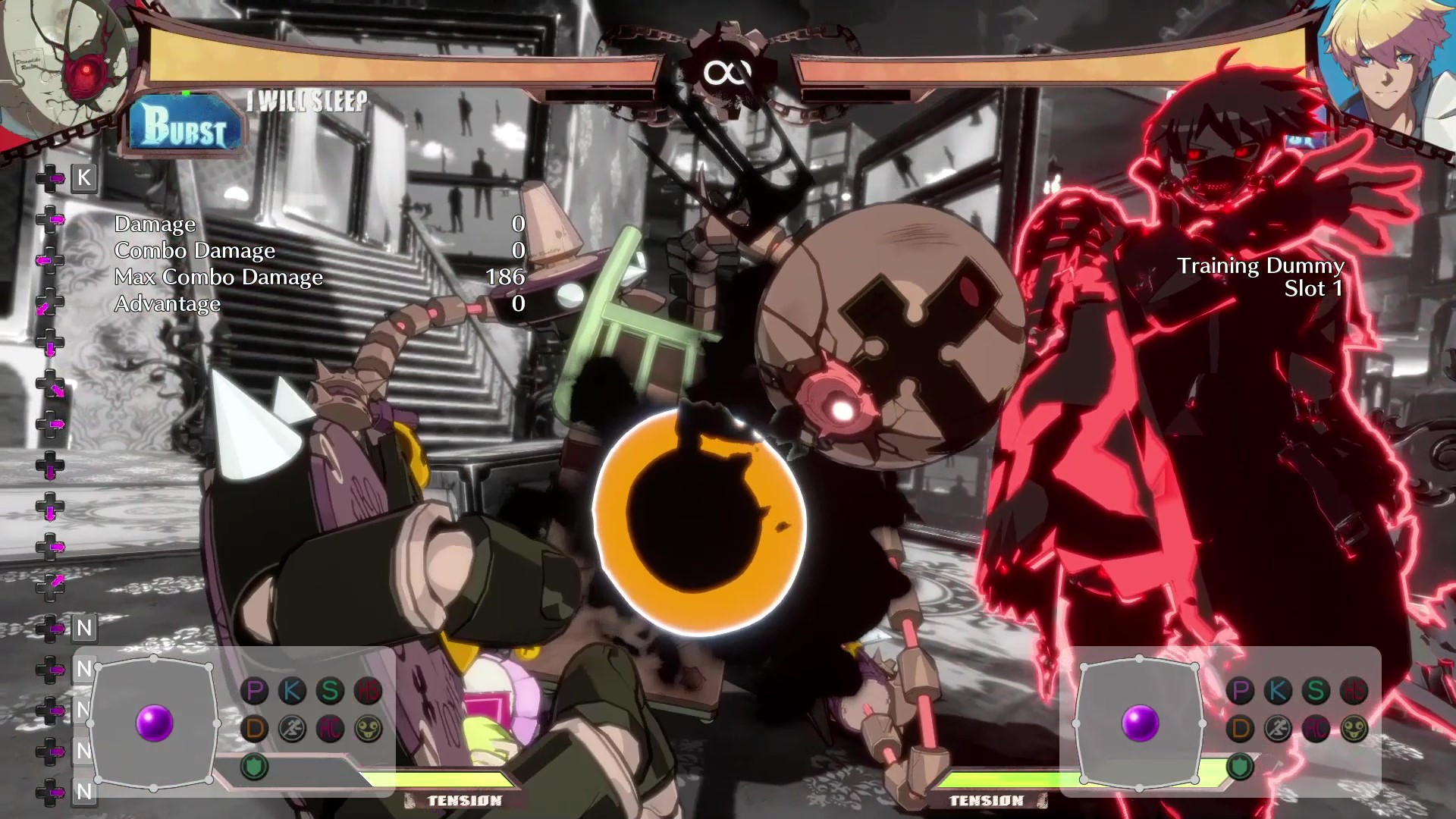
Task: Click the red HS heavy slash icon
Action: point(366,689)
